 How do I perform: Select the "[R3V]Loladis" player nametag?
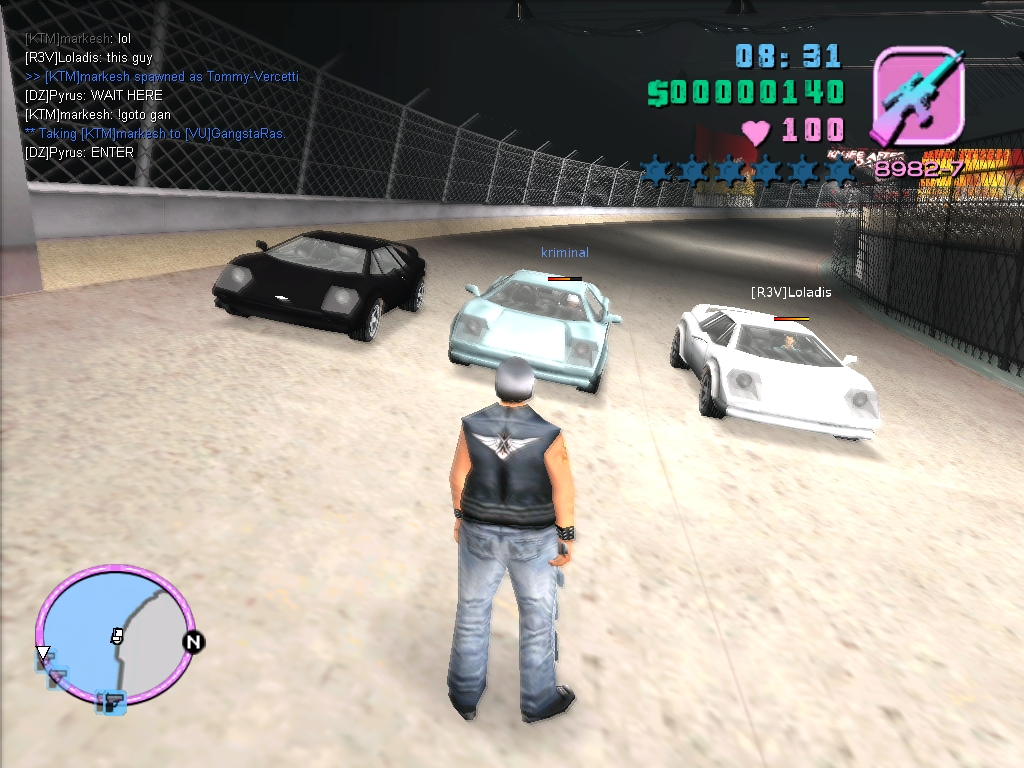click(791, 293)
